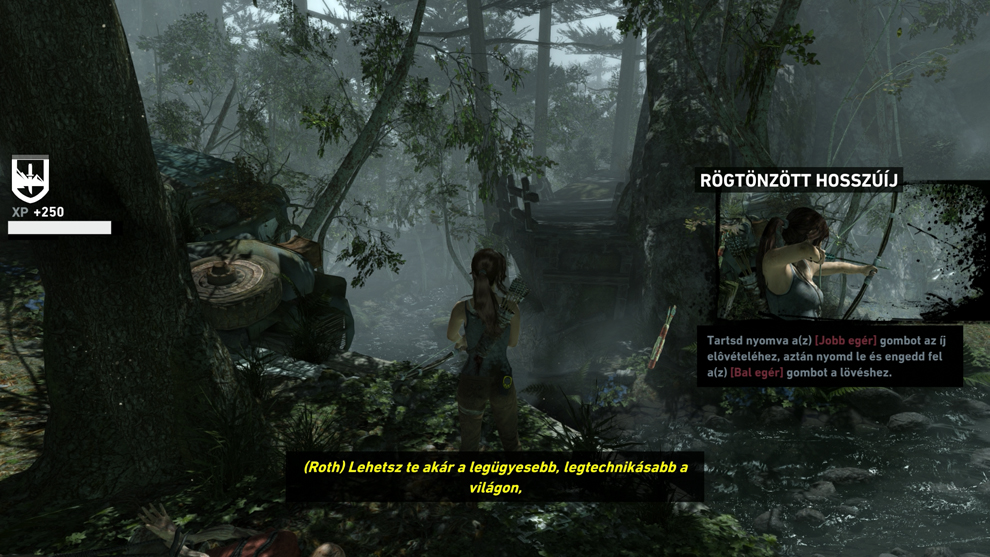This screenshot has width=990, height=557.
Task: Click the survivor XP shield emblem
Action: 30,179
